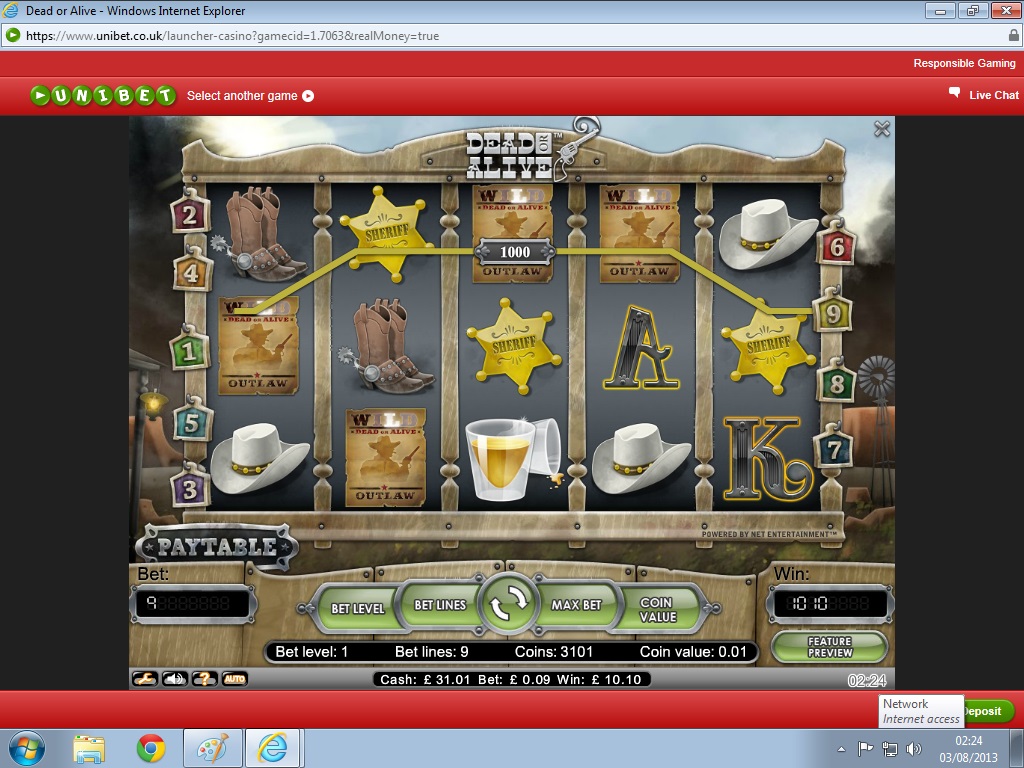Activate the Auto play button
The height and width of the screenshot is (768, 1024).
click(234, 679)
